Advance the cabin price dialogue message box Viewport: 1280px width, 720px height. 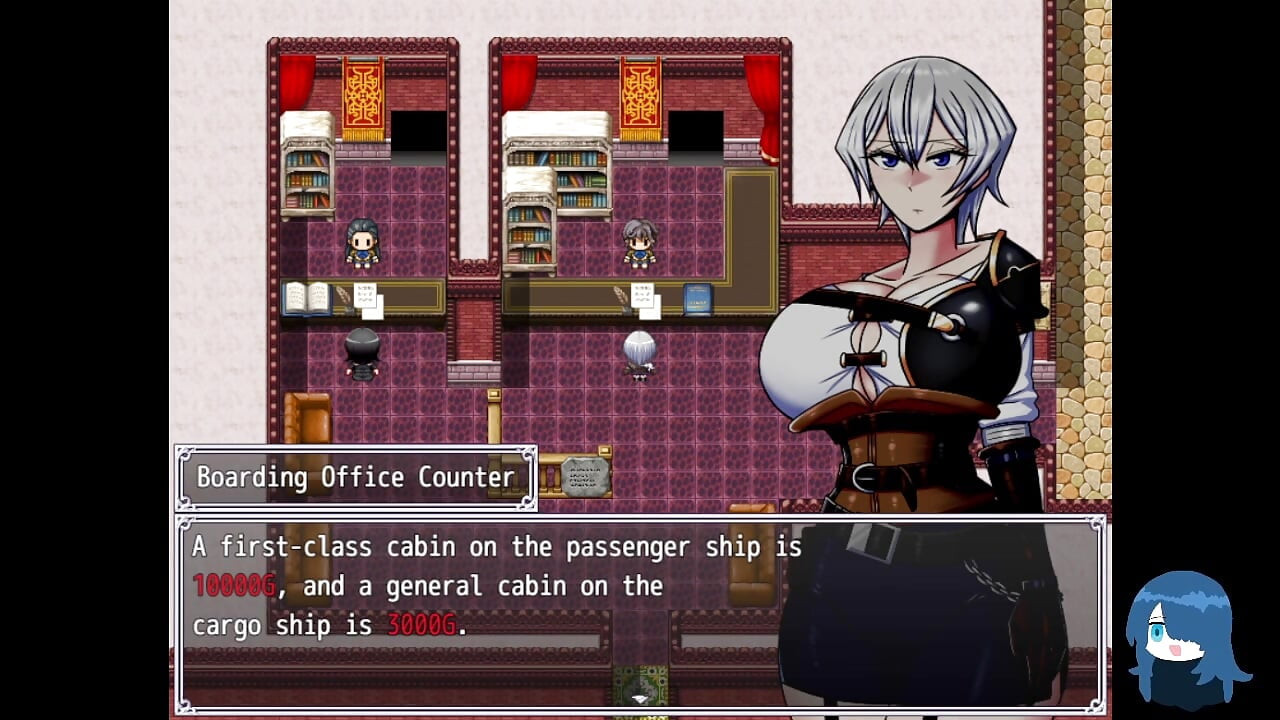tap(640, 612)
